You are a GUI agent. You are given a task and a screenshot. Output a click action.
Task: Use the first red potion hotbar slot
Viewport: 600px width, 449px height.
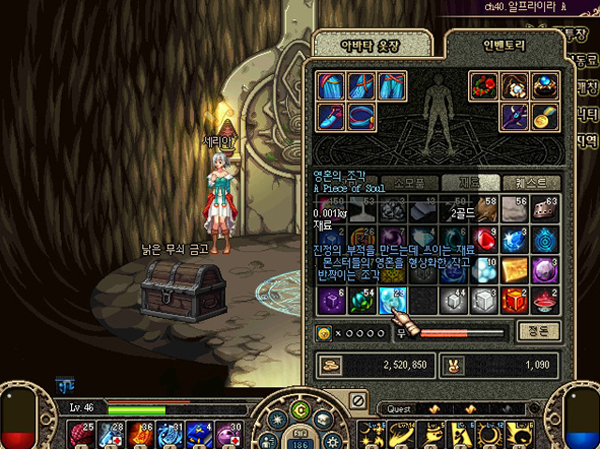tap(80, 434)
